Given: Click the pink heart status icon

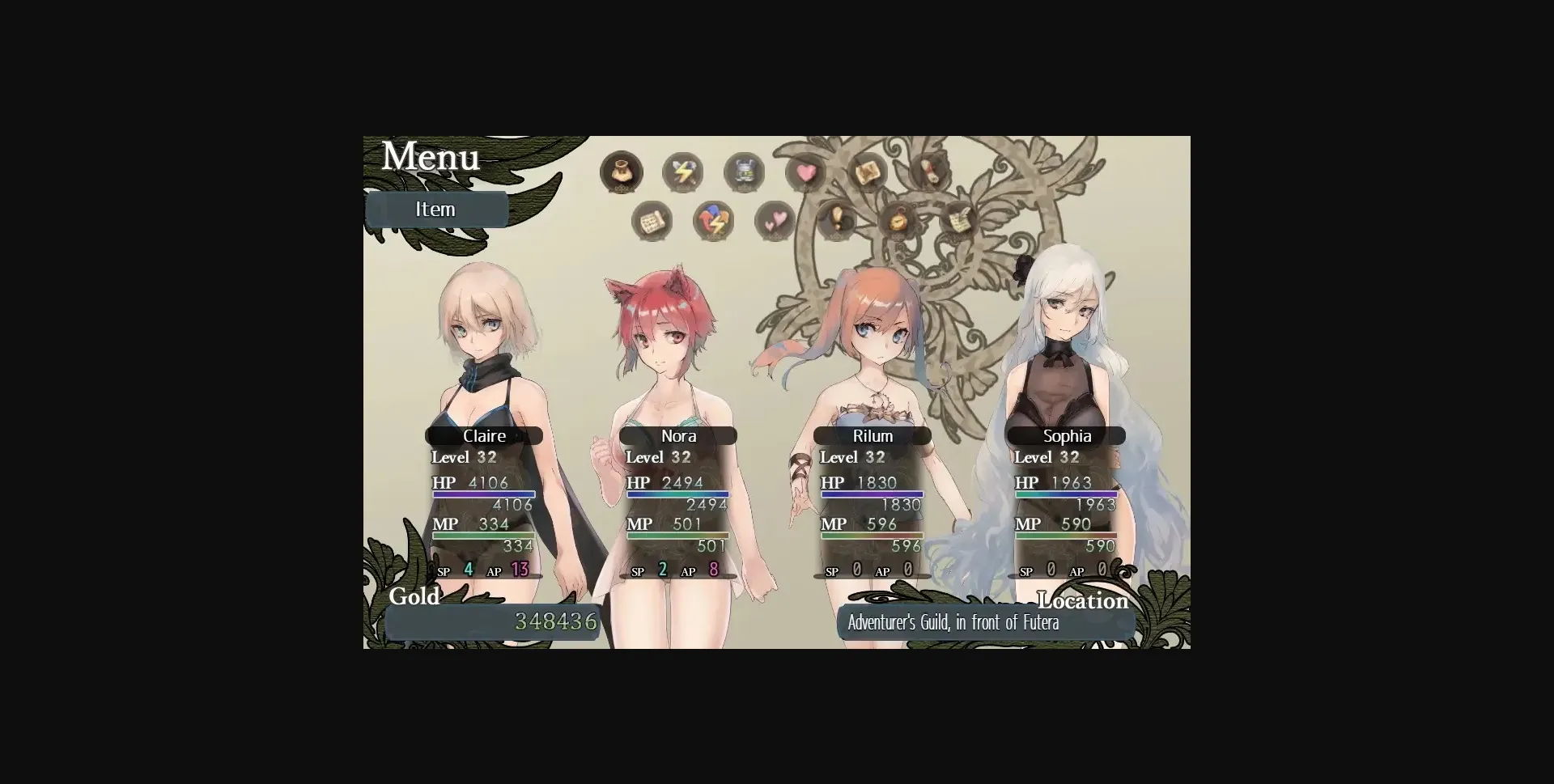Looking at the screenshot, I should point(806,172).
